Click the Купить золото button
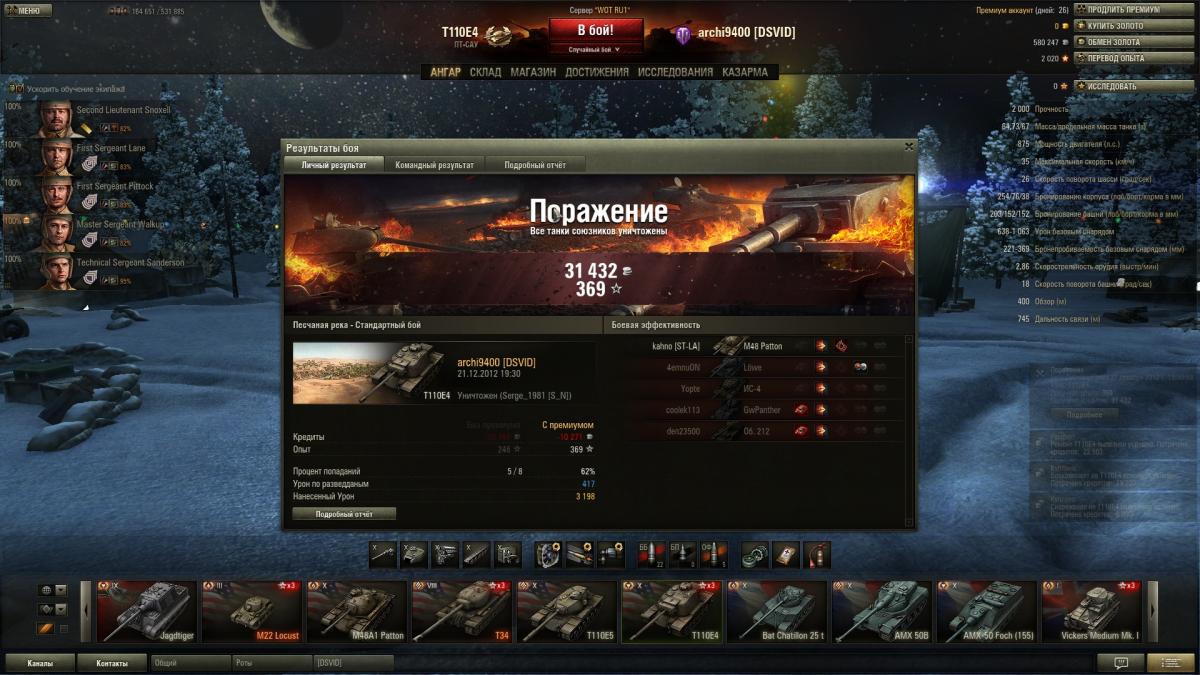1200x675 pixels. click(1118, 26)
